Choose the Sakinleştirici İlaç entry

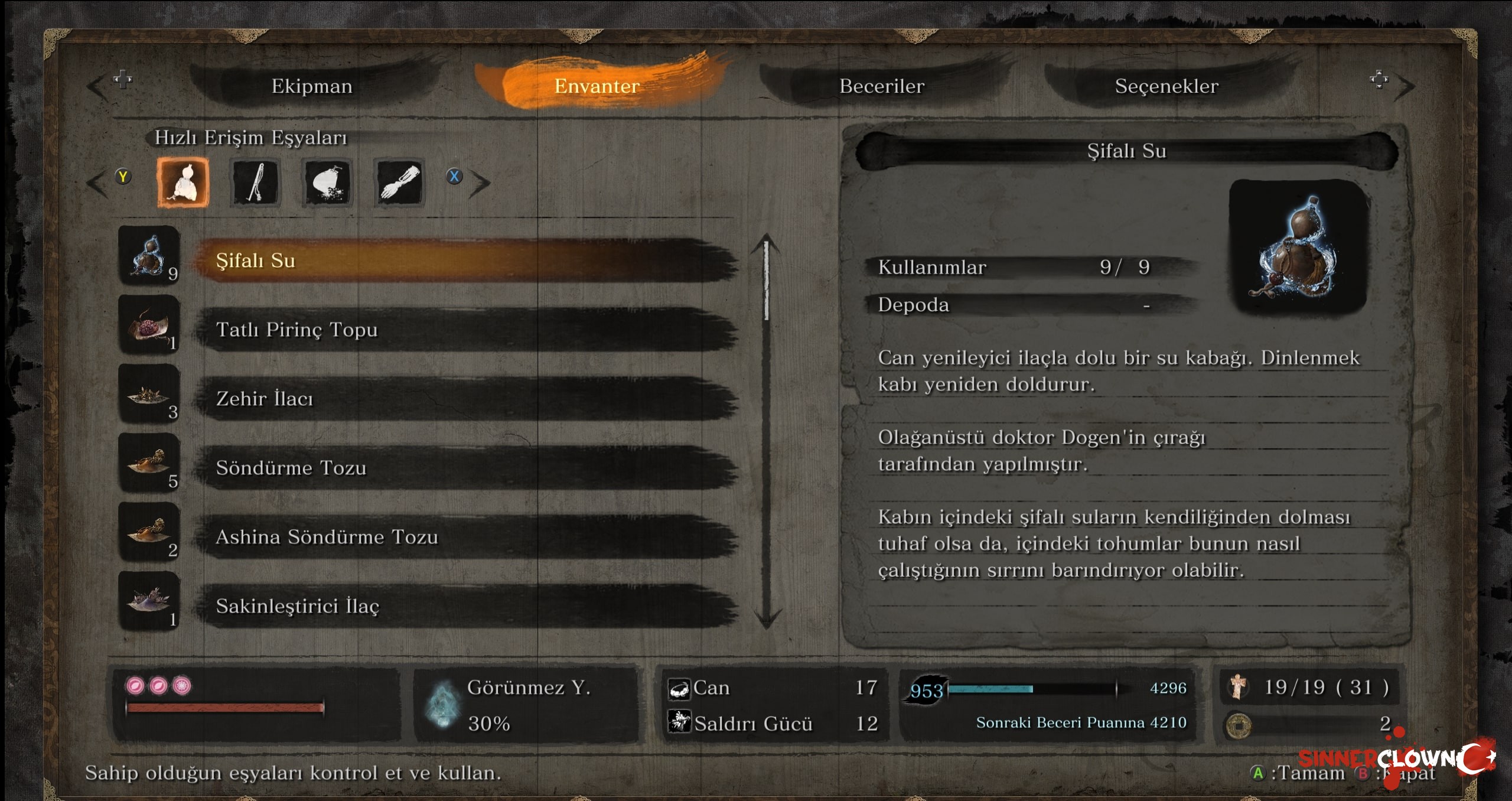pos(467,606)
